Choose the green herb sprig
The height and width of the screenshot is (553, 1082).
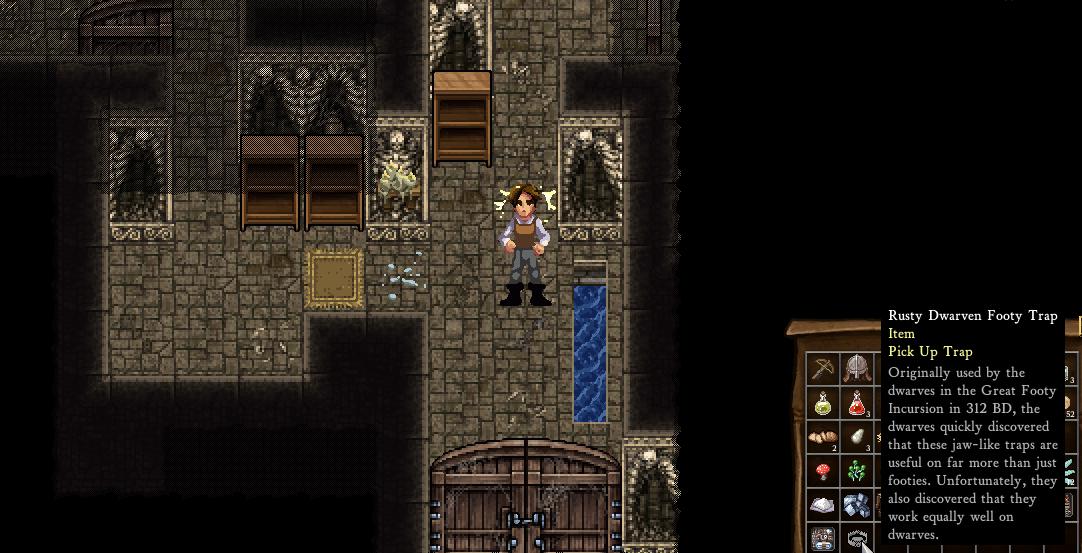[x=856, y=471]
